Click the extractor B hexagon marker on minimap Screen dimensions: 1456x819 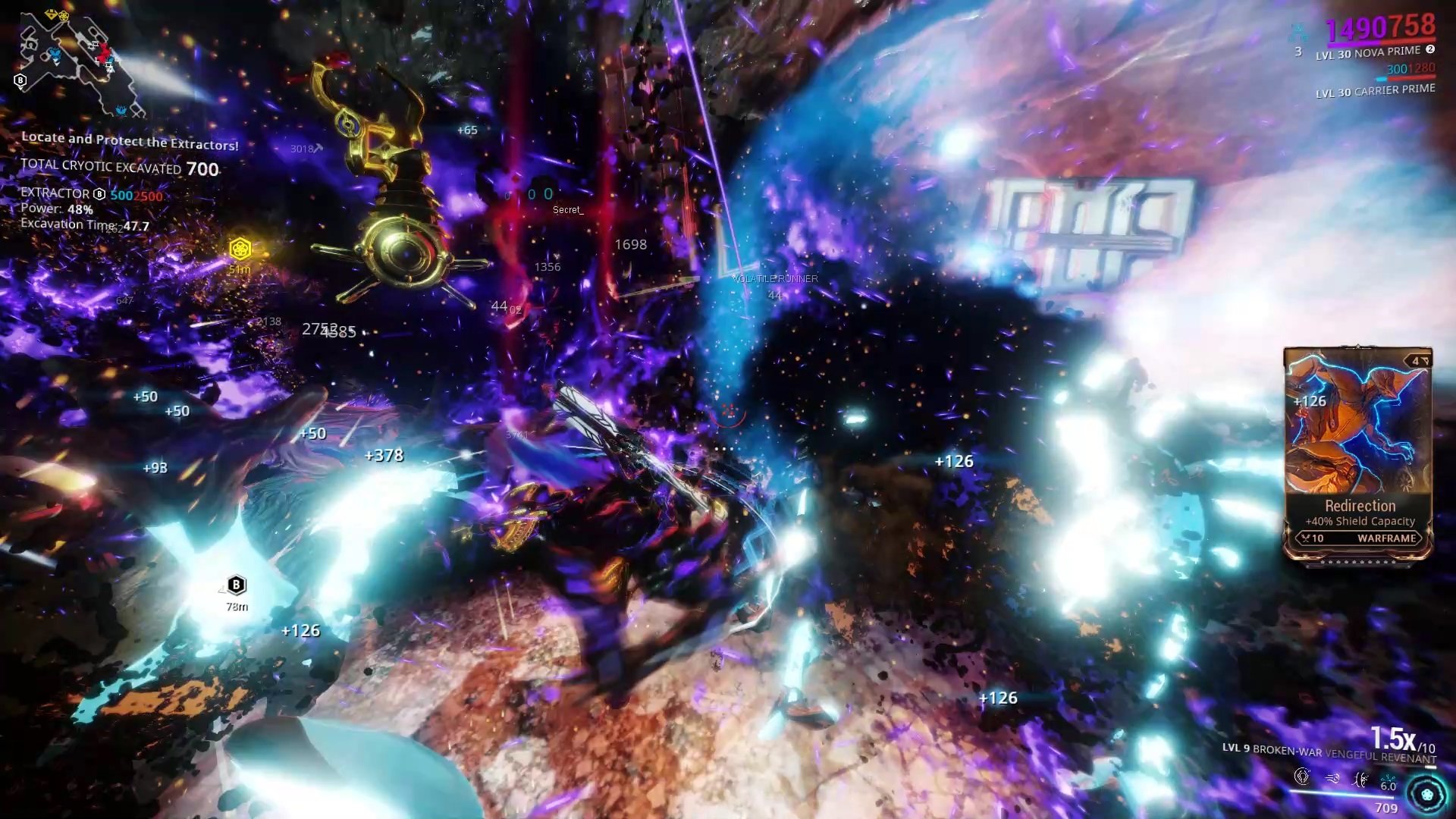click(20, 80)
